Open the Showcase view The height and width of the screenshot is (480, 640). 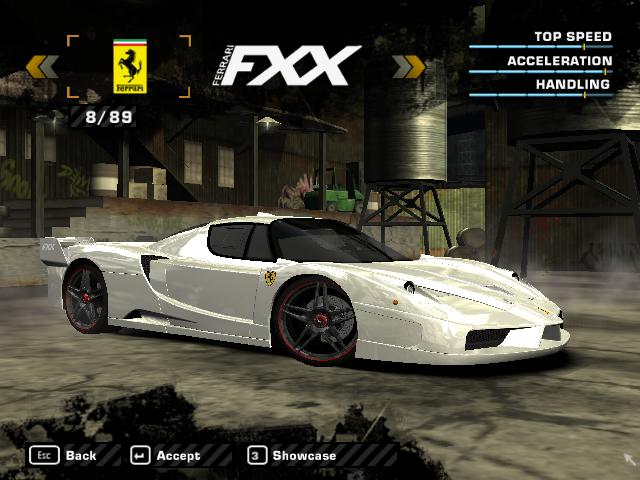[292, 455]
